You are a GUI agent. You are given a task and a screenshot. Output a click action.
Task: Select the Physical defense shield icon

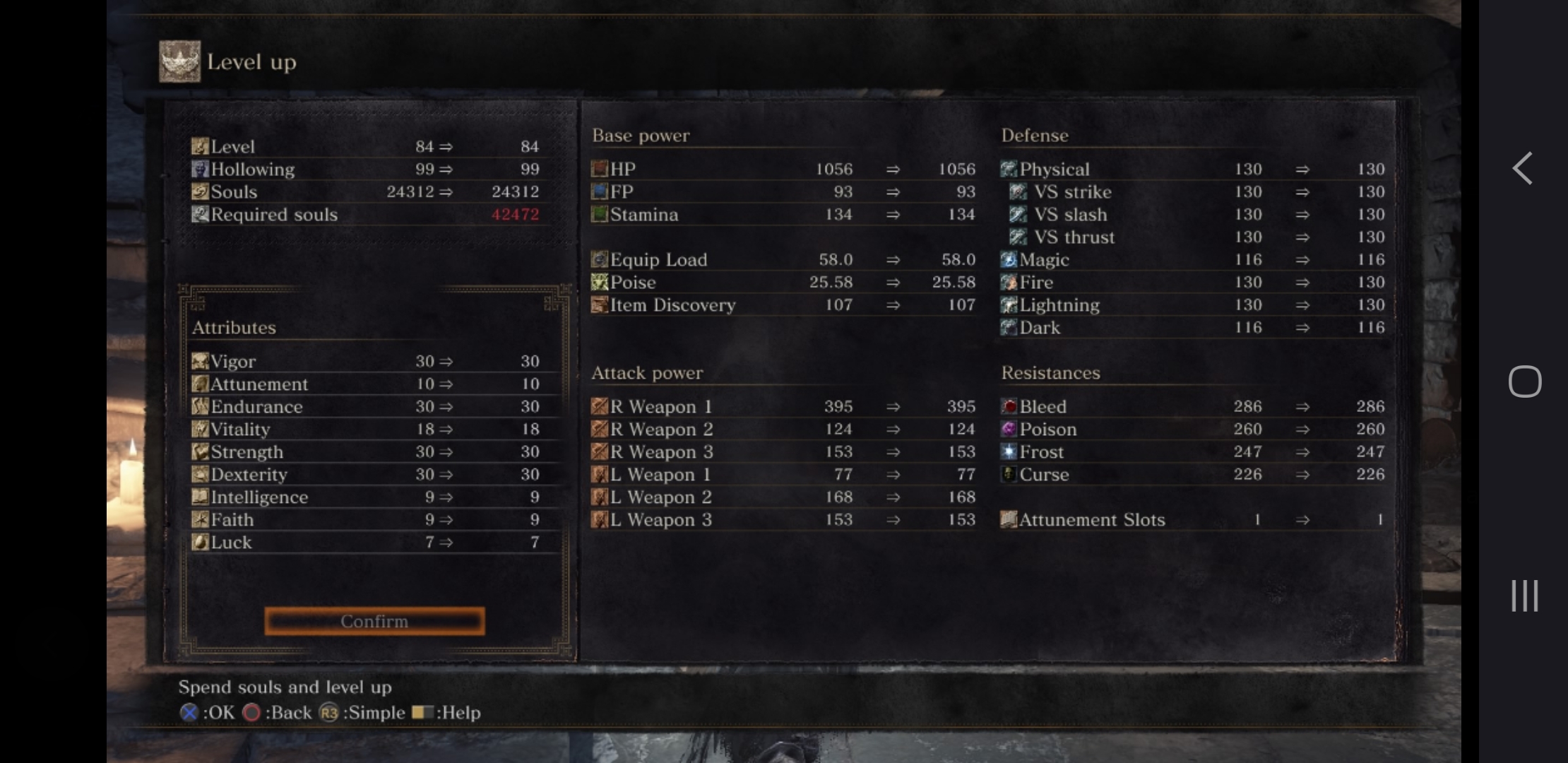(1008, 169)
